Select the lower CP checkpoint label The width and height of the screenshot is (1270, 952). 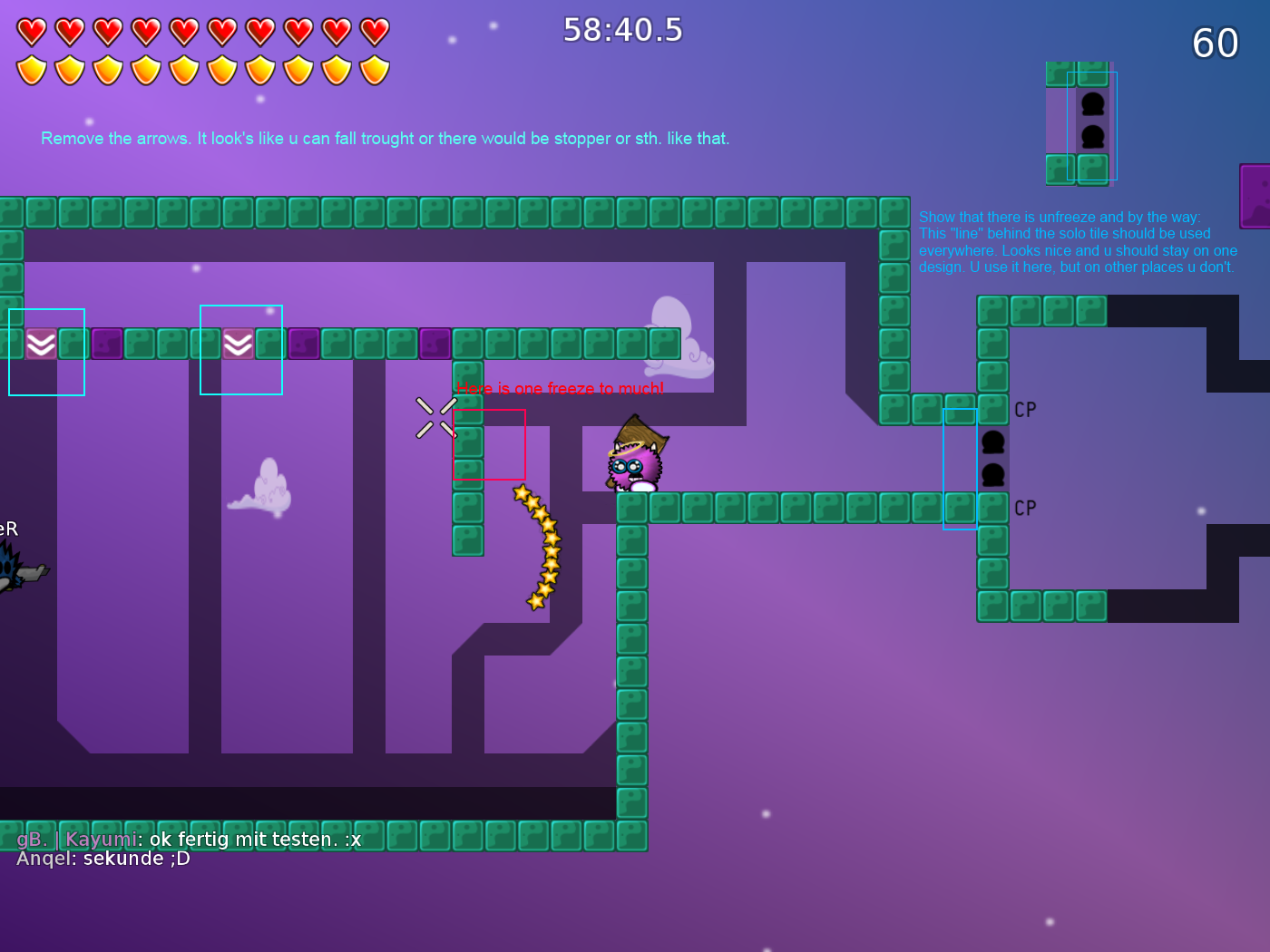[x=1026, y=508]
